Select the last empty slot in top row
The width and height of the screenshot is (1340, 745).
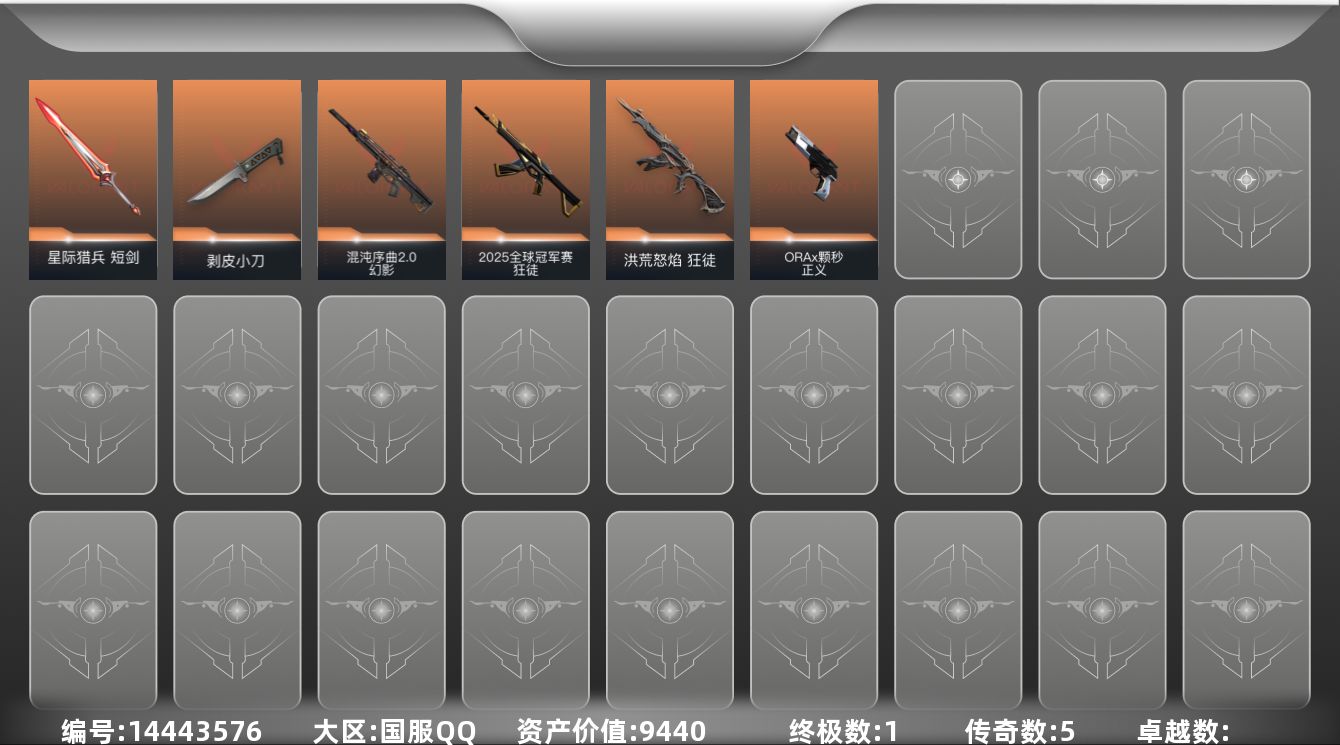tap(1245, 178)
